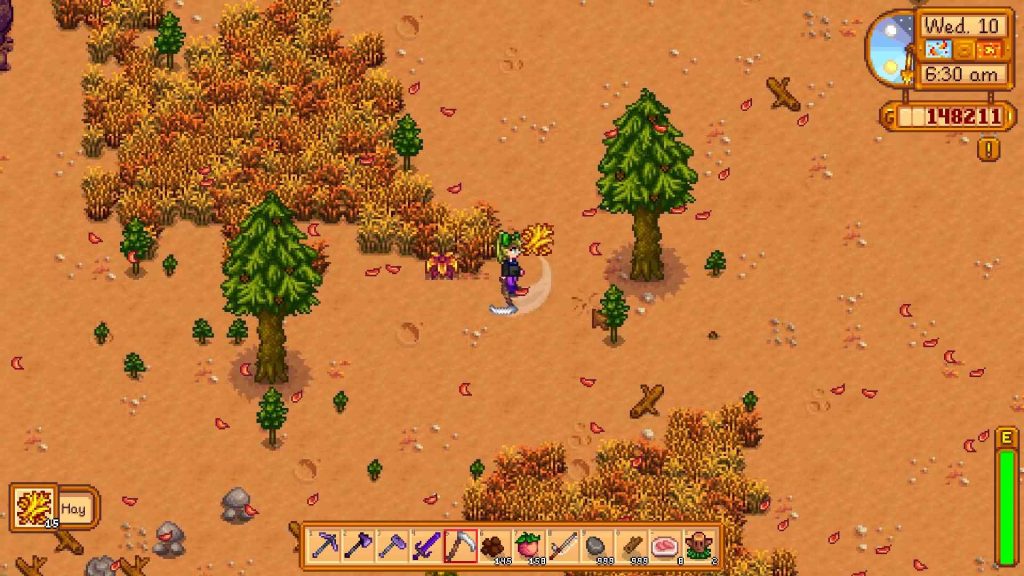Select the scythe hotbar slot
Viewport: 1024px width, 576px height.
pyautogui.click(x=461, y=545)
